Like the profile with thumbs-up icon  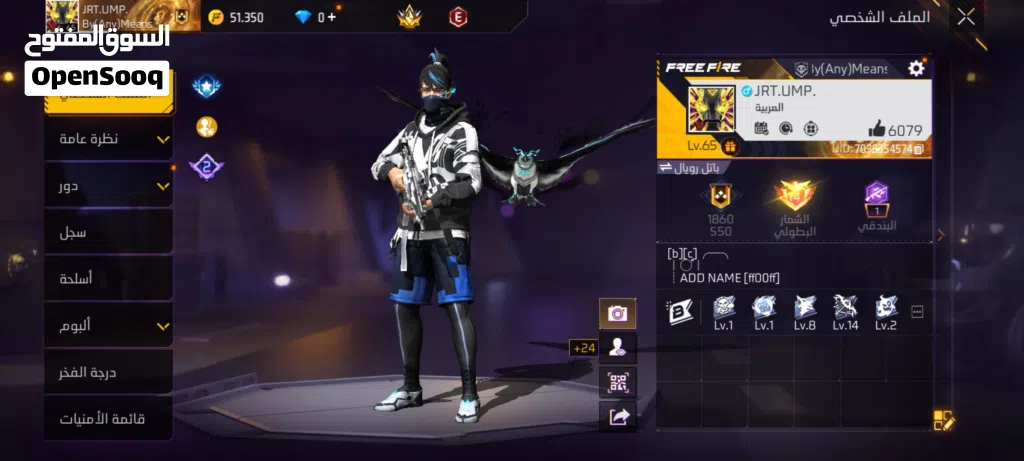(x=876, y=128)
